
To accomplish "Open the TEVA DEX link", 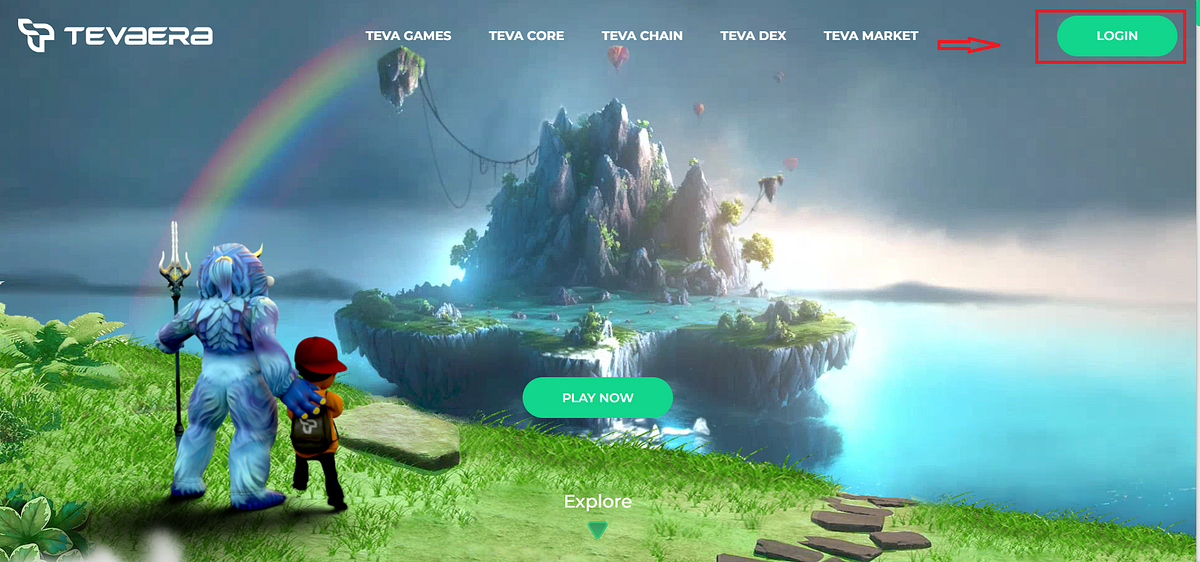I will pos(753,36).
